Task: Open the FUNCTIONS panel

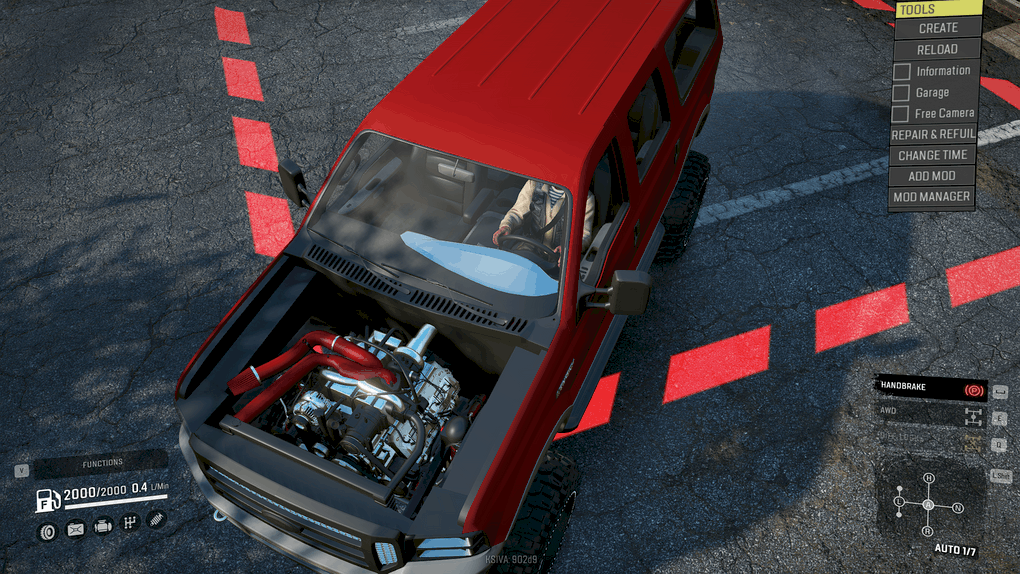Action: pyautogui.click(x=102, y=462)
